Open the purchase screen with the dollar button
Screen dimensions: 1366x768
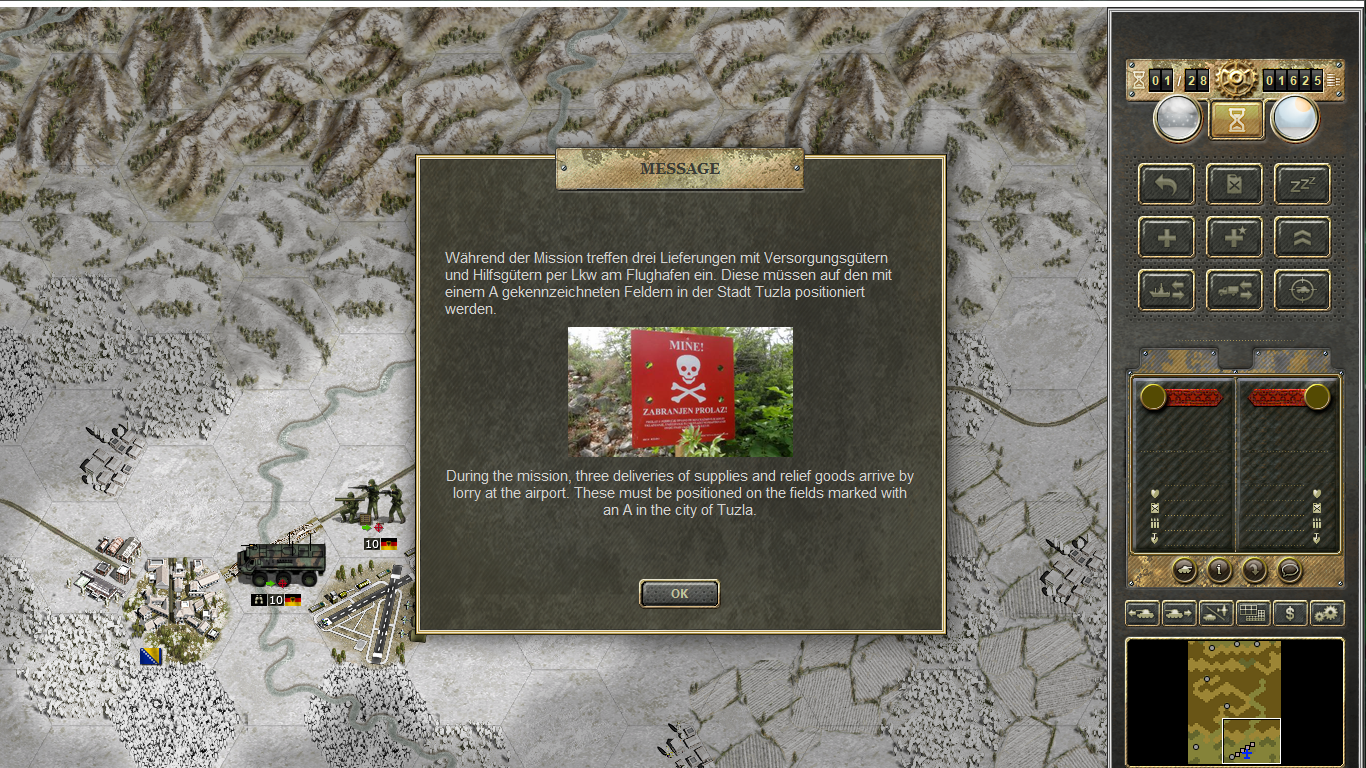pos(1290,613)
